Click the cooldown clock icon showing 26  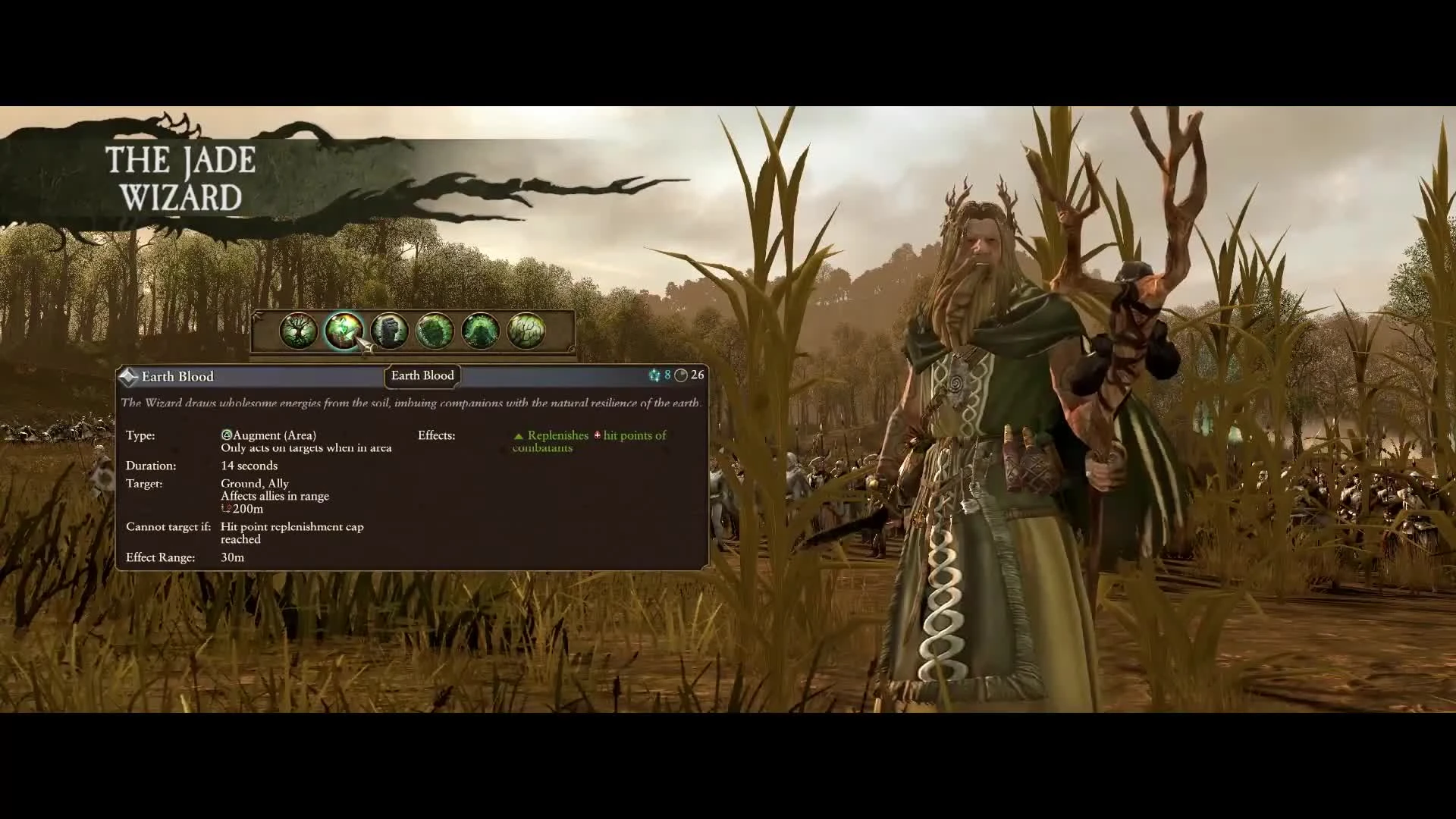pyautogui.click(x=681, y=375)
